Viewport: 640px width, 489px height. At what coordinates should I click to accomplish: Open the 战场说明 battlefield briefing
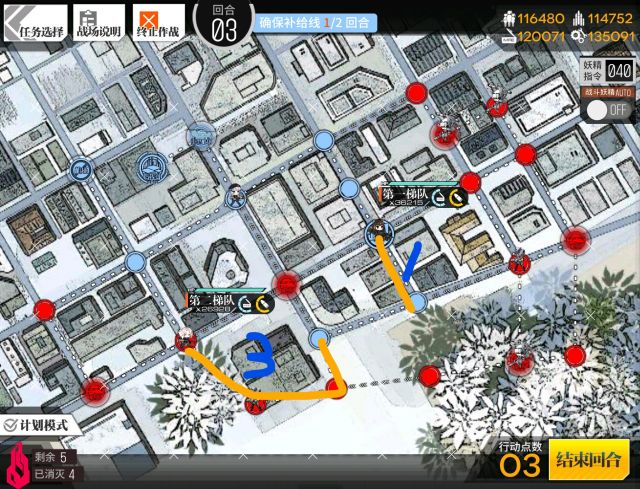(98, 22)
